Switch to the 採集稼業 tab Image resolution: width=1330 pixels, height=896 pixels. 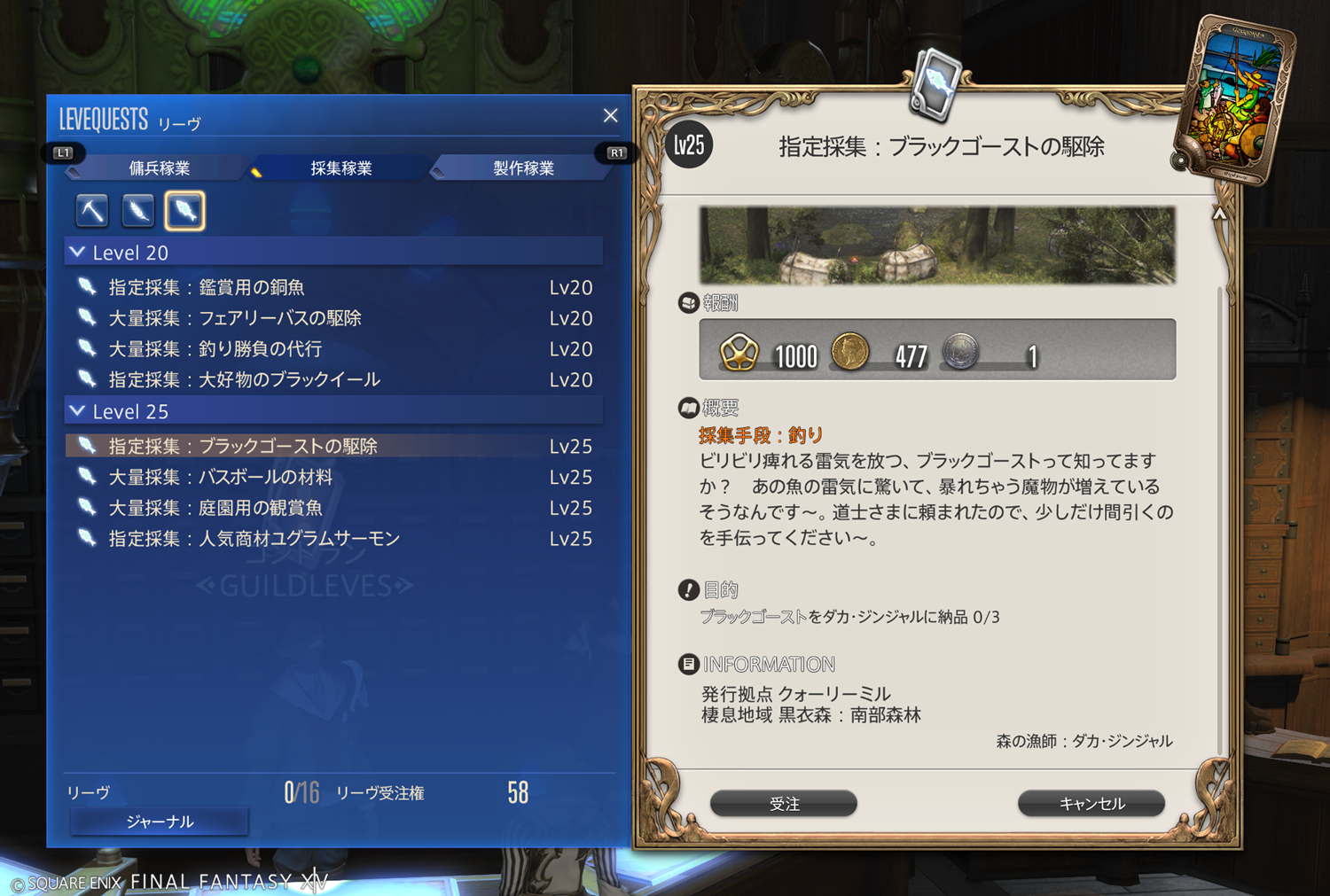[x=341, y=168]
